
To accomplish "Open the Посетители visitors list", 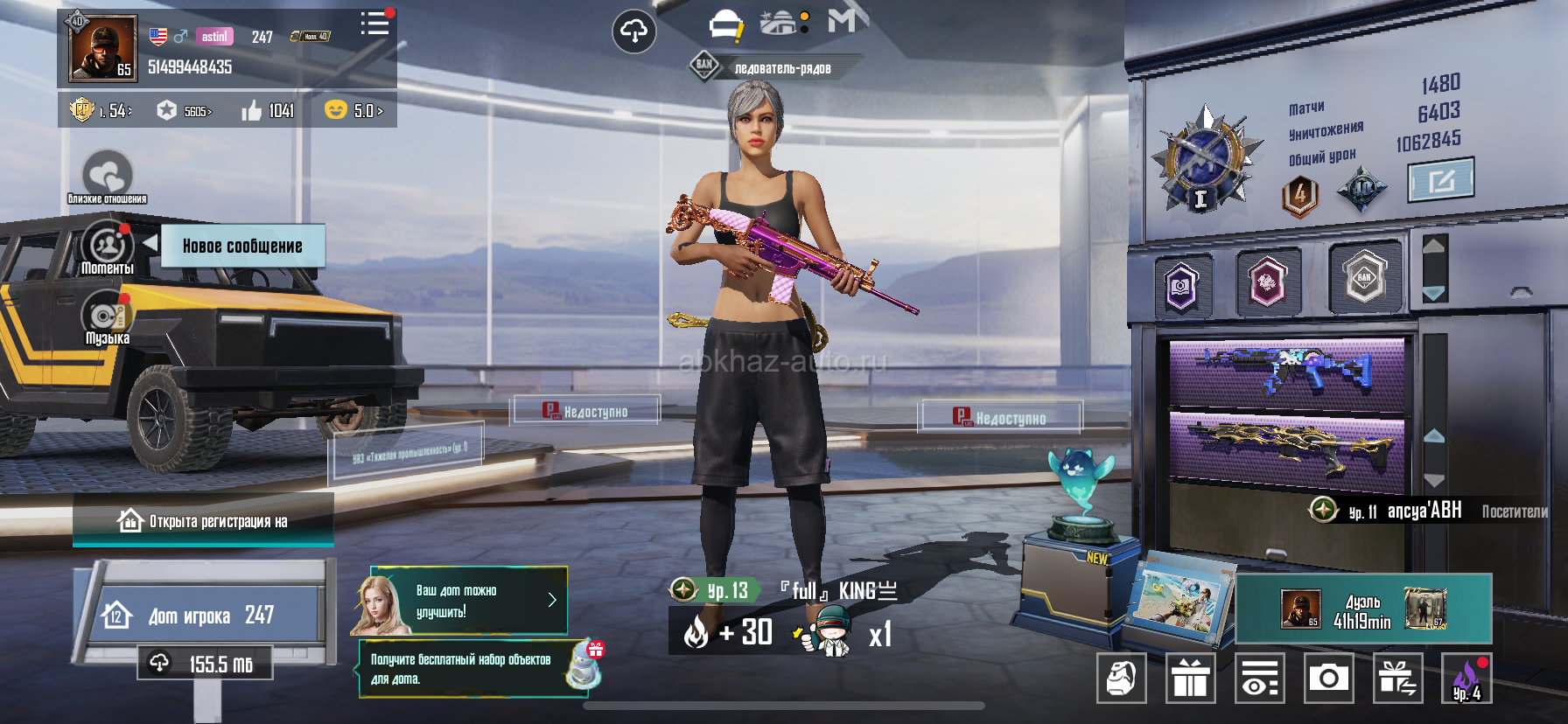I will pyautogui.click(x=1514, y=512).
